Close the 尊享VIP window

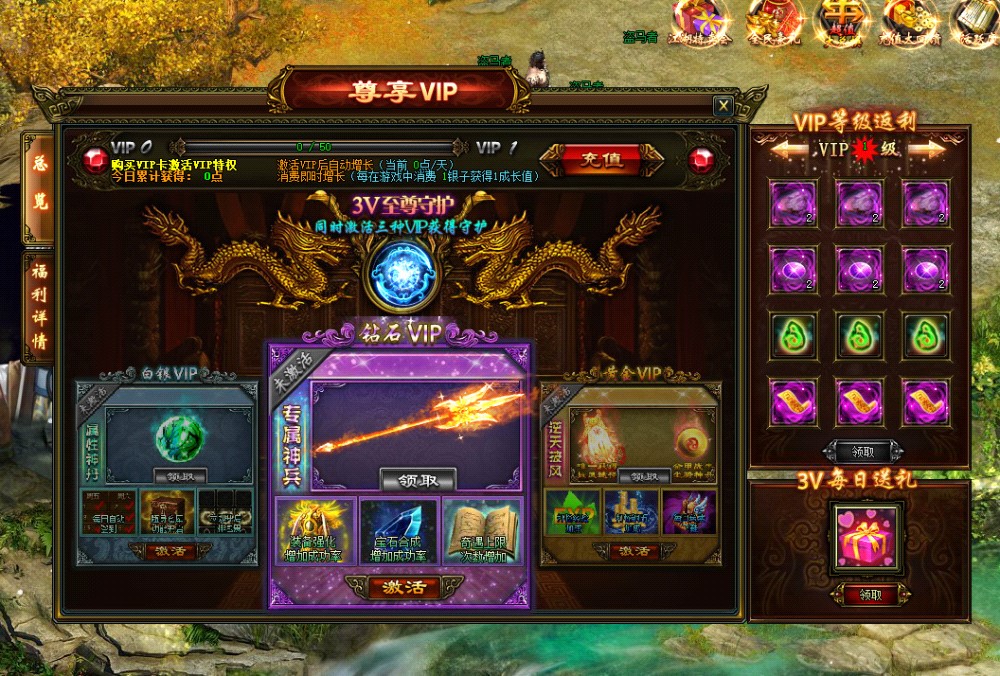point(723,106)
